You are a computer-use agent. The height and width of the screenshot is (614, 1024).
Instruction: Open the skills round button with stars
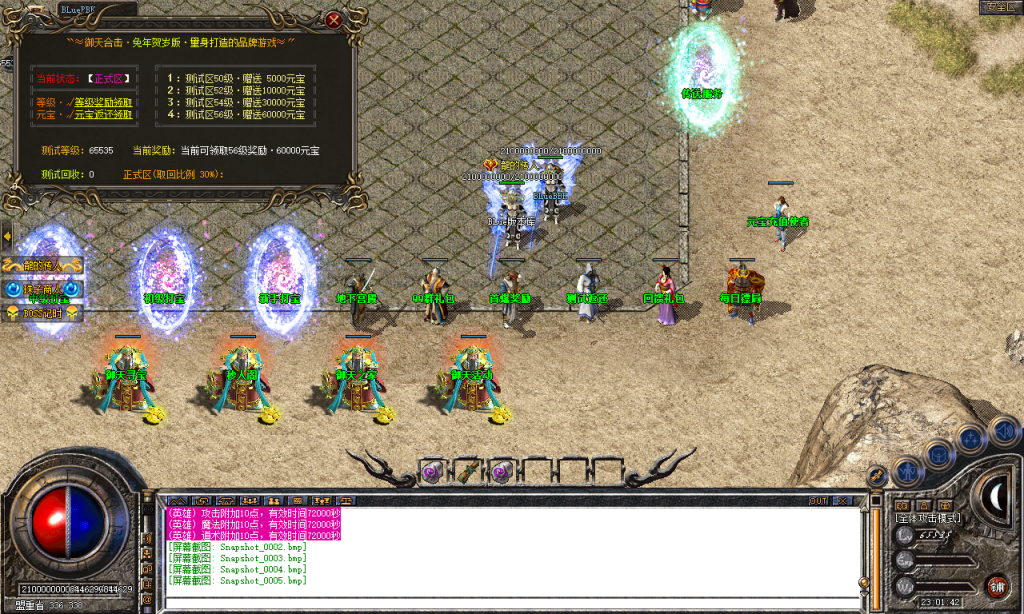click(x=970, y=437)
